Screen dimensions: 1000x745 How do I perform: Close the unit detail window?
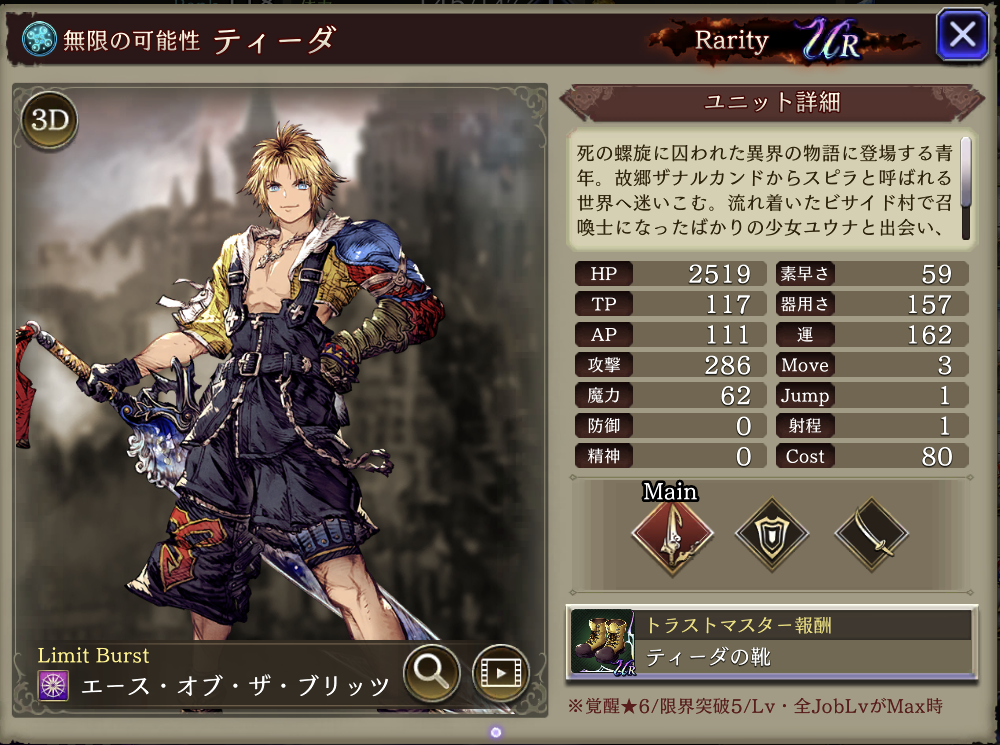click(x=961, y=35)
